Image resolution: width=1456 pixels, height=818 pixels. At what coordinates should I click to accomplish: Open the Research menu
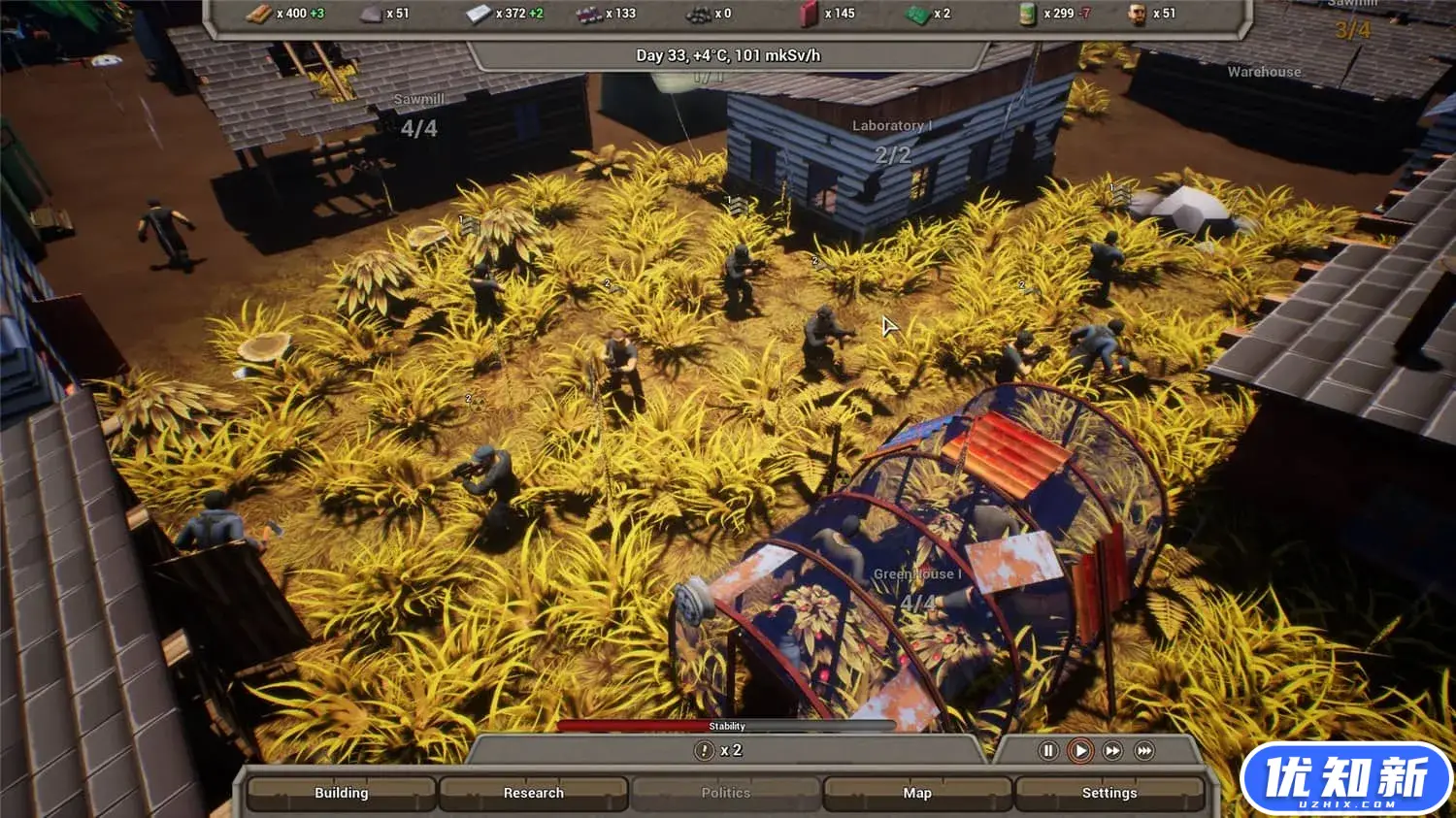click(x=533, y=793)
